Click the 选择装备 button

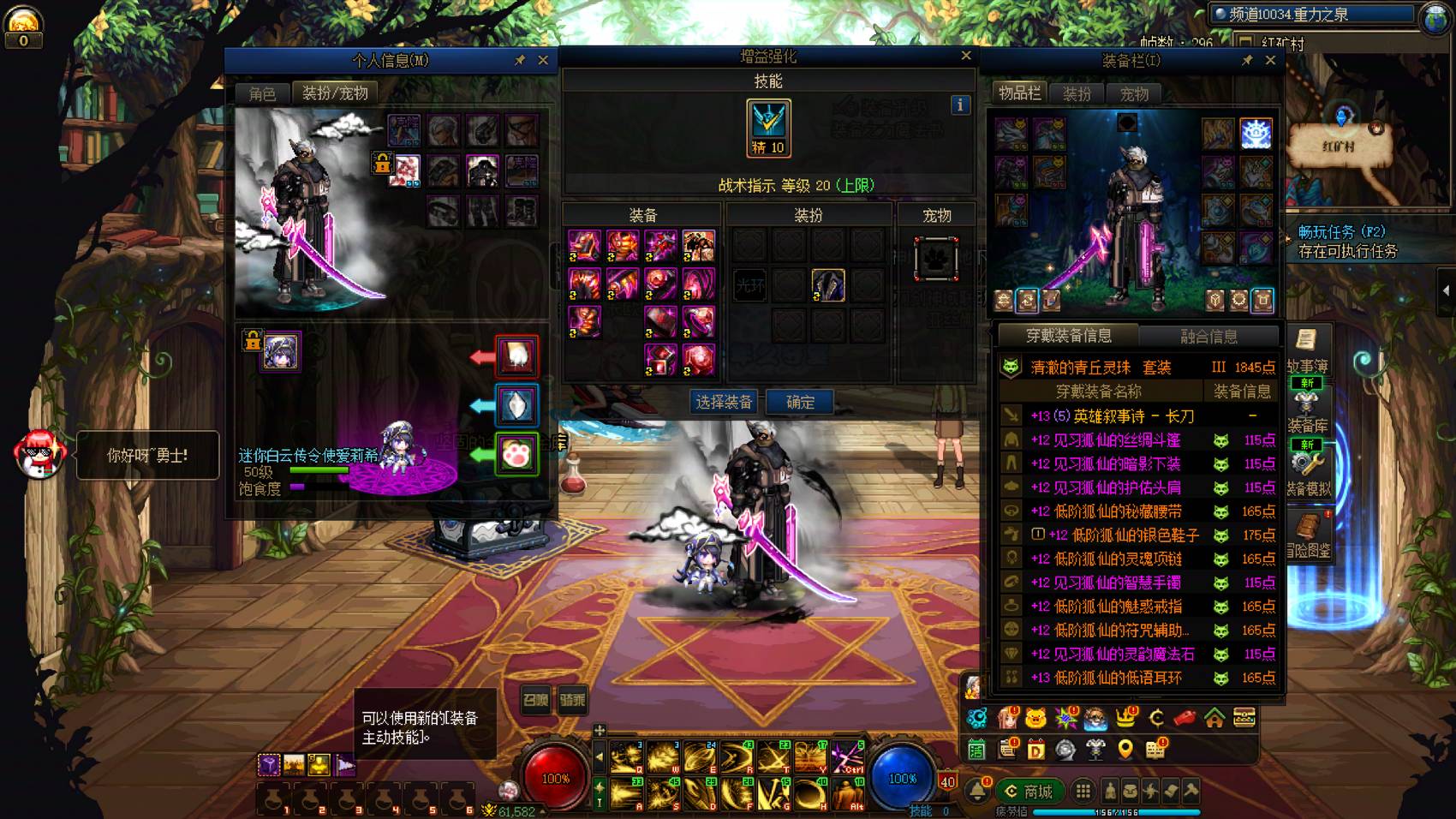[x=725, y=402]
